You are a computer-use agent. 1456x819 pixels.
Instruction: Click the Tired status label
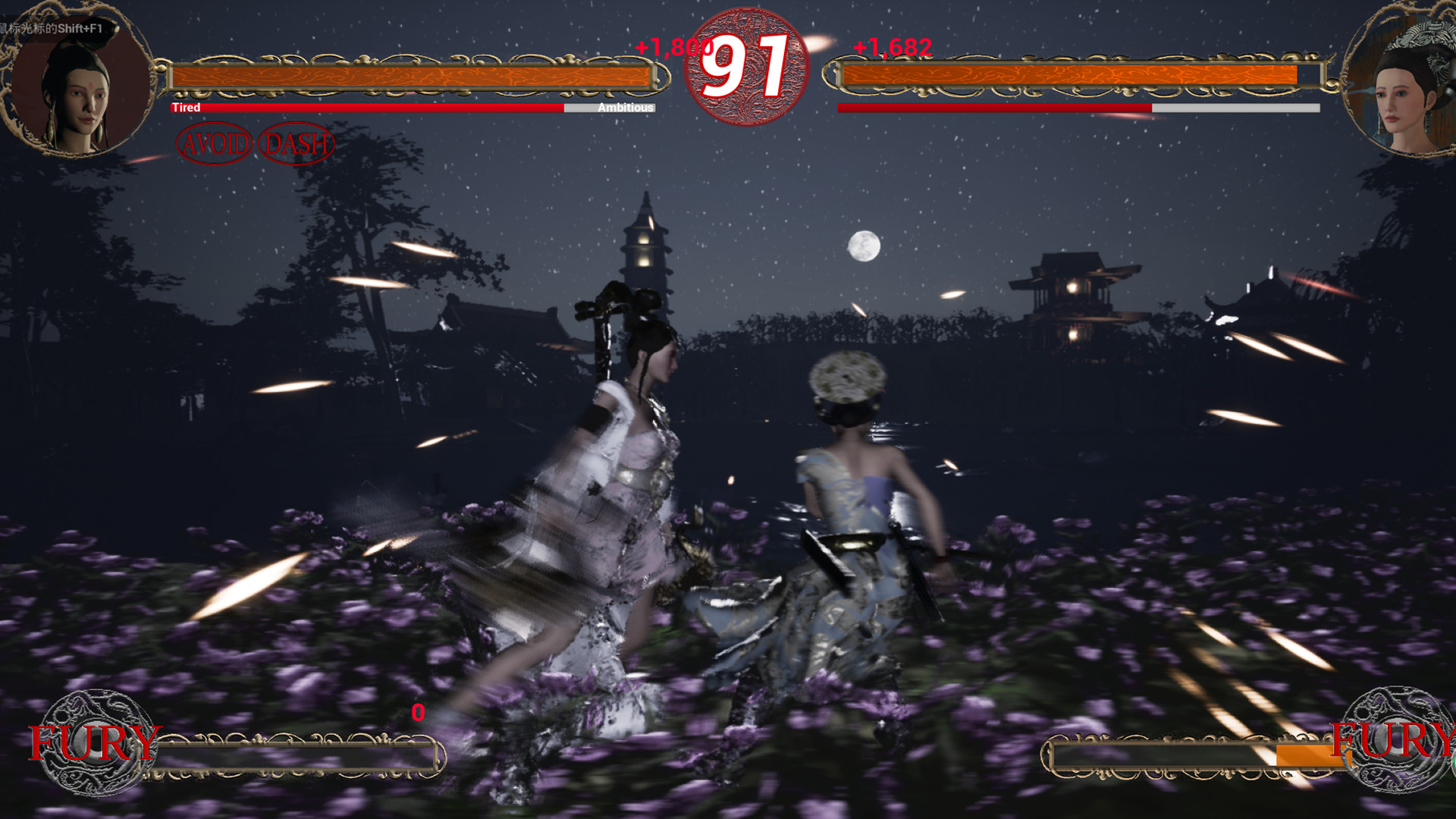point(187,108)
